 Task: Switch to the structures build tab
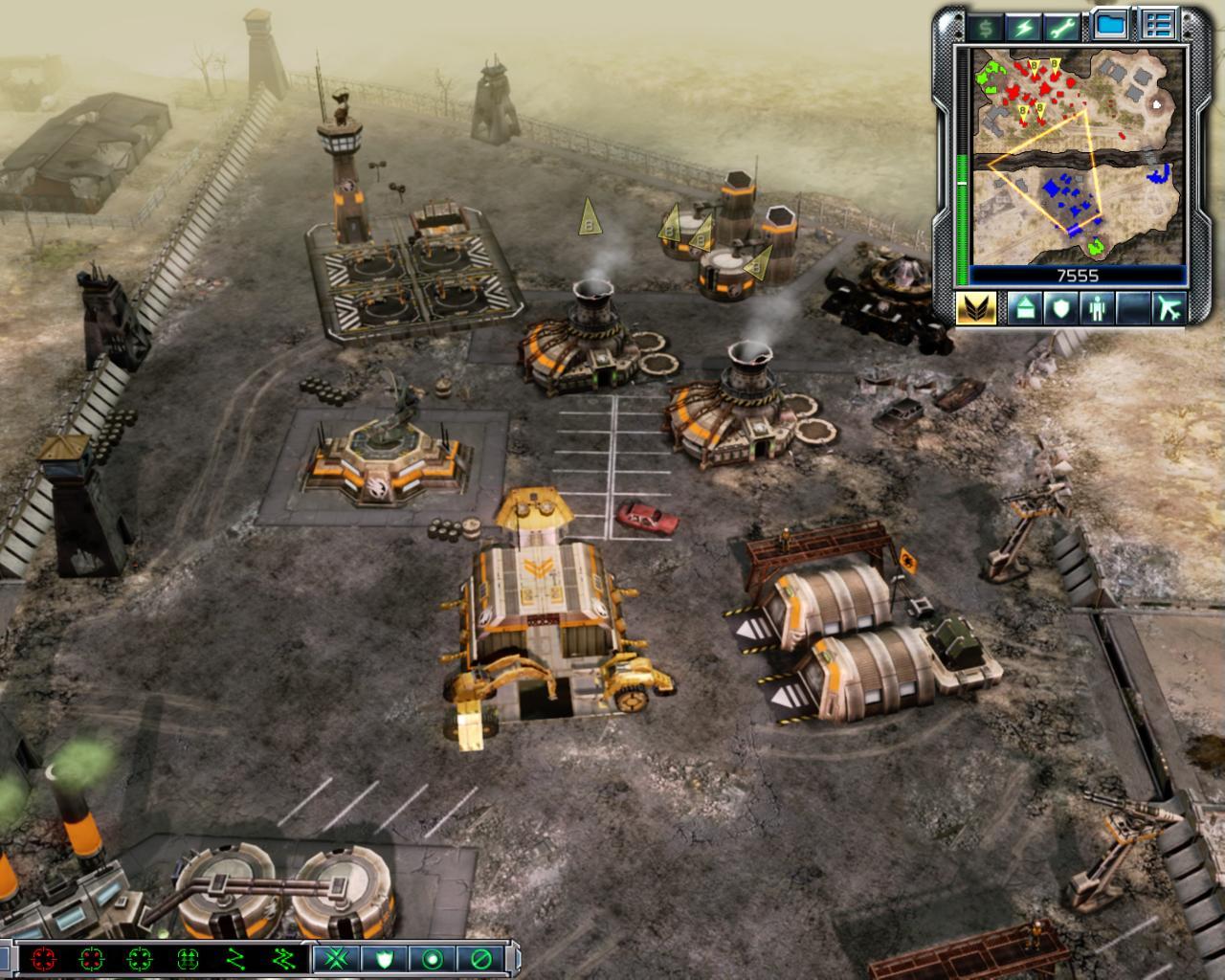[1023, 309]
